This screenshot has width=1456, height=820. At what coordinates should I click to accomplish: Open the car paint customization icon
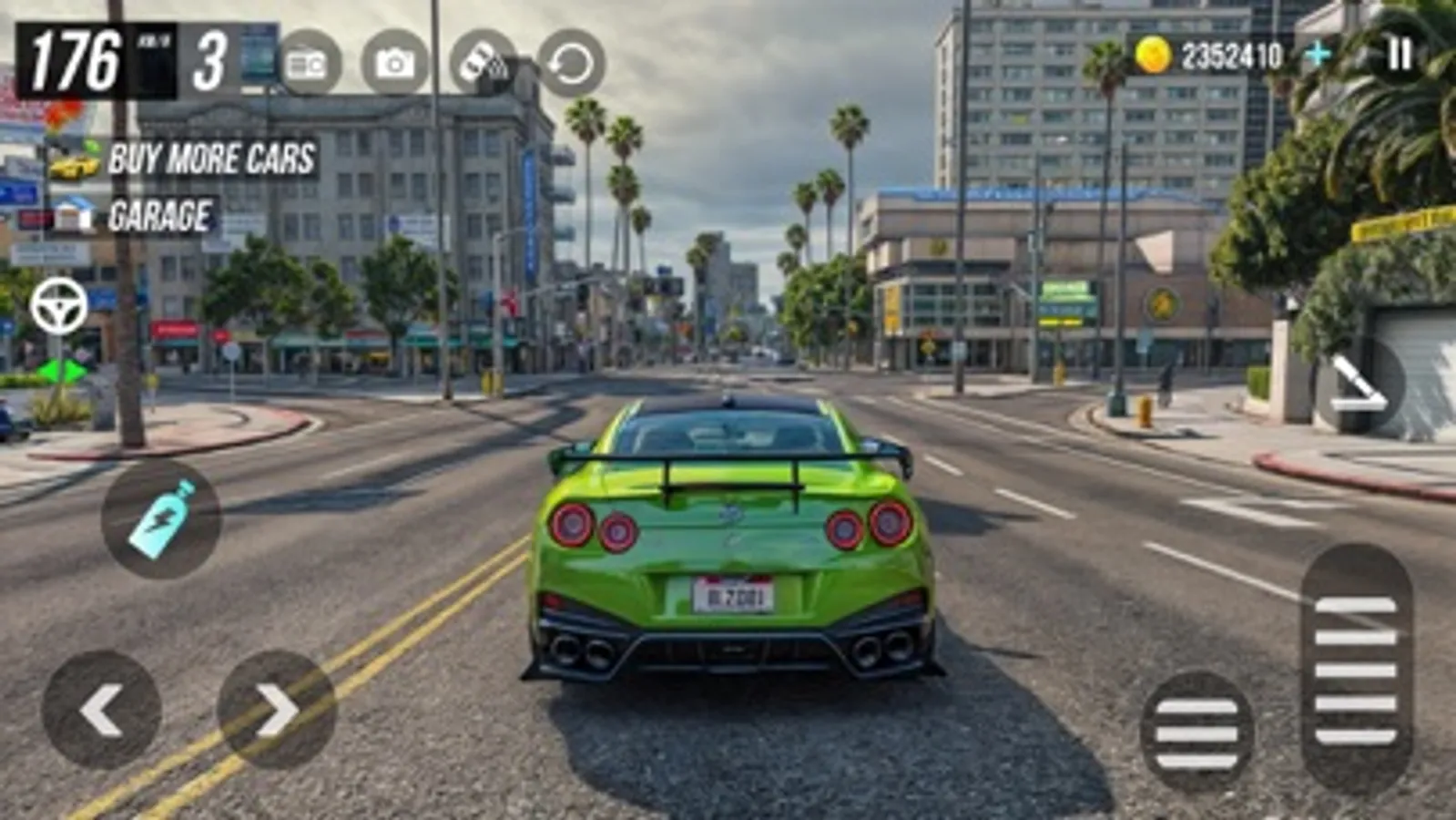pos(481,64)
